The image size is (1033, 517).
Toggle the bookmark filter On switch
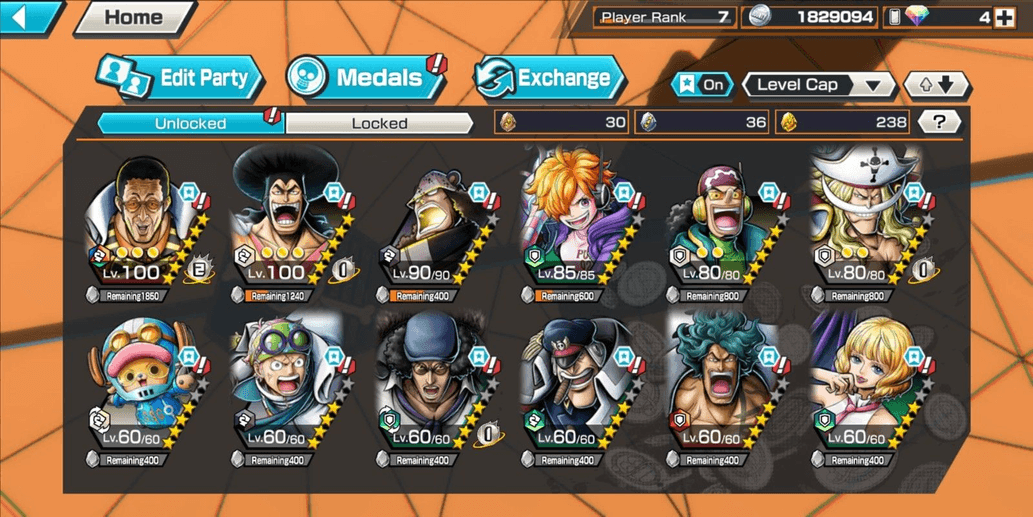[x=703, y=85]
